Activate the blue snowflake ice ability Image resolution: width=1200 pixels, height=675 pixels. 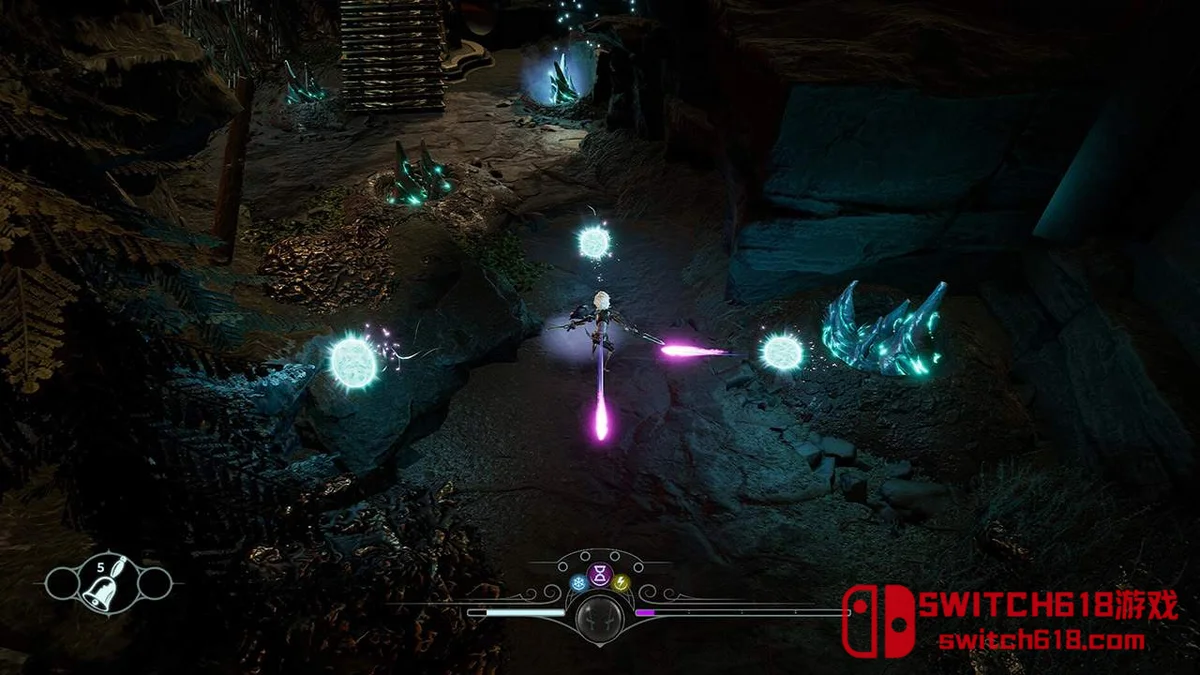[578, 582]
